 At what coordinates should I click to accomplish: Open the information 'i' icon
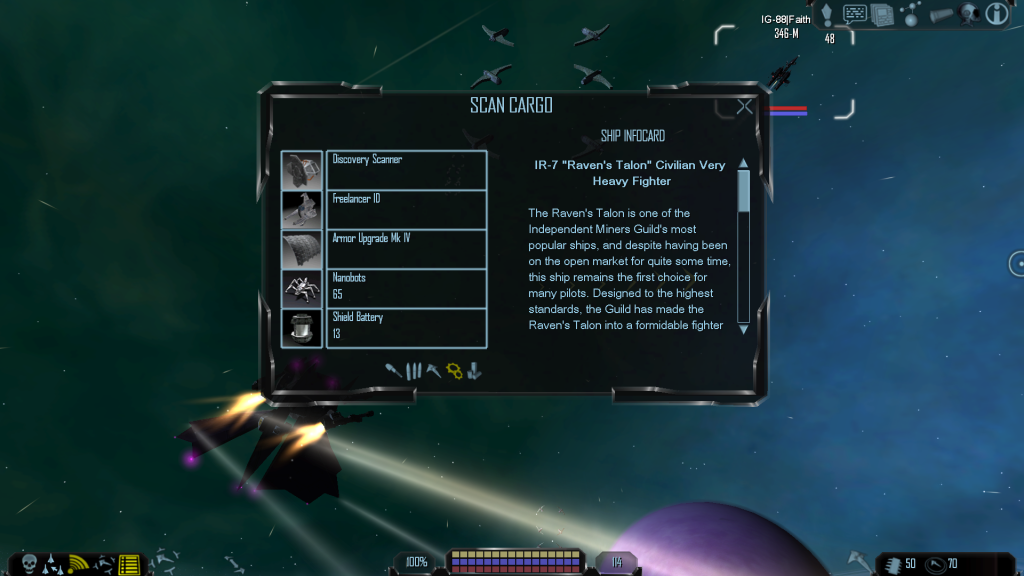(996, 14)
